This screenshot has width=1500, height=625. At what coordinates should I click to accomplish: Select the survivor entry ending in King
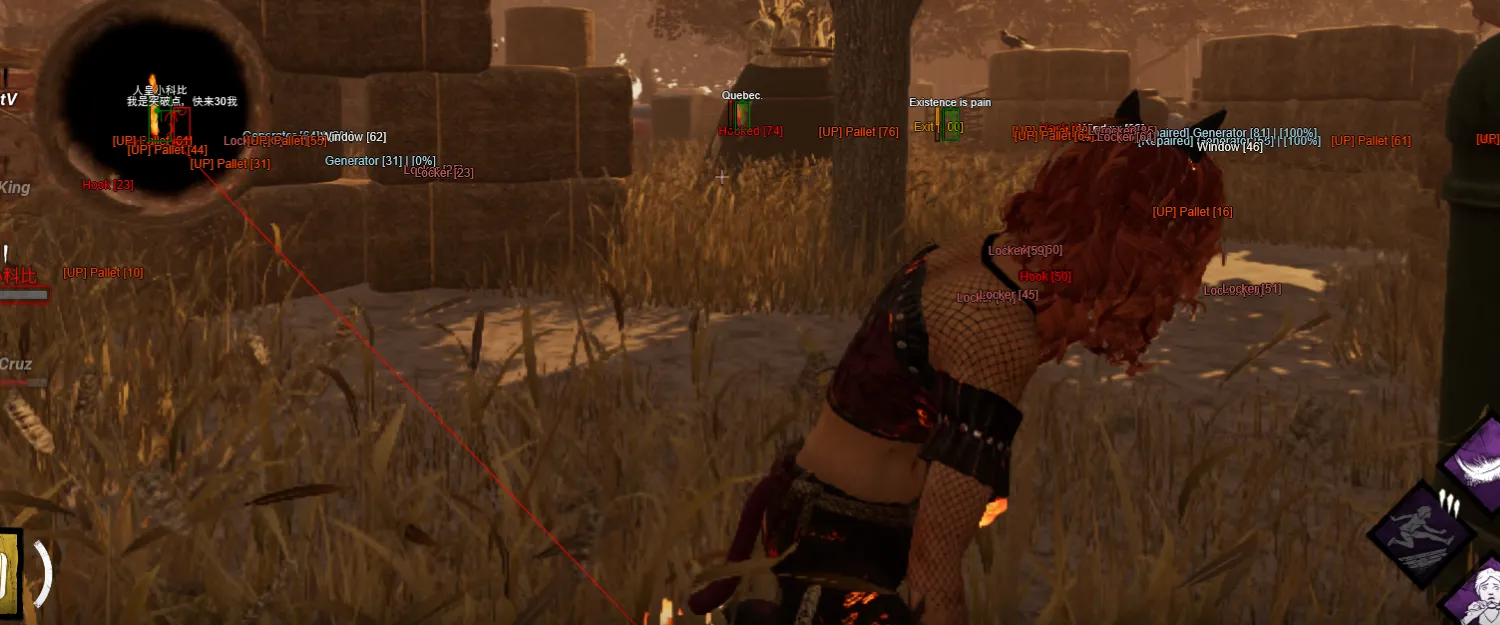coord(15,188)
